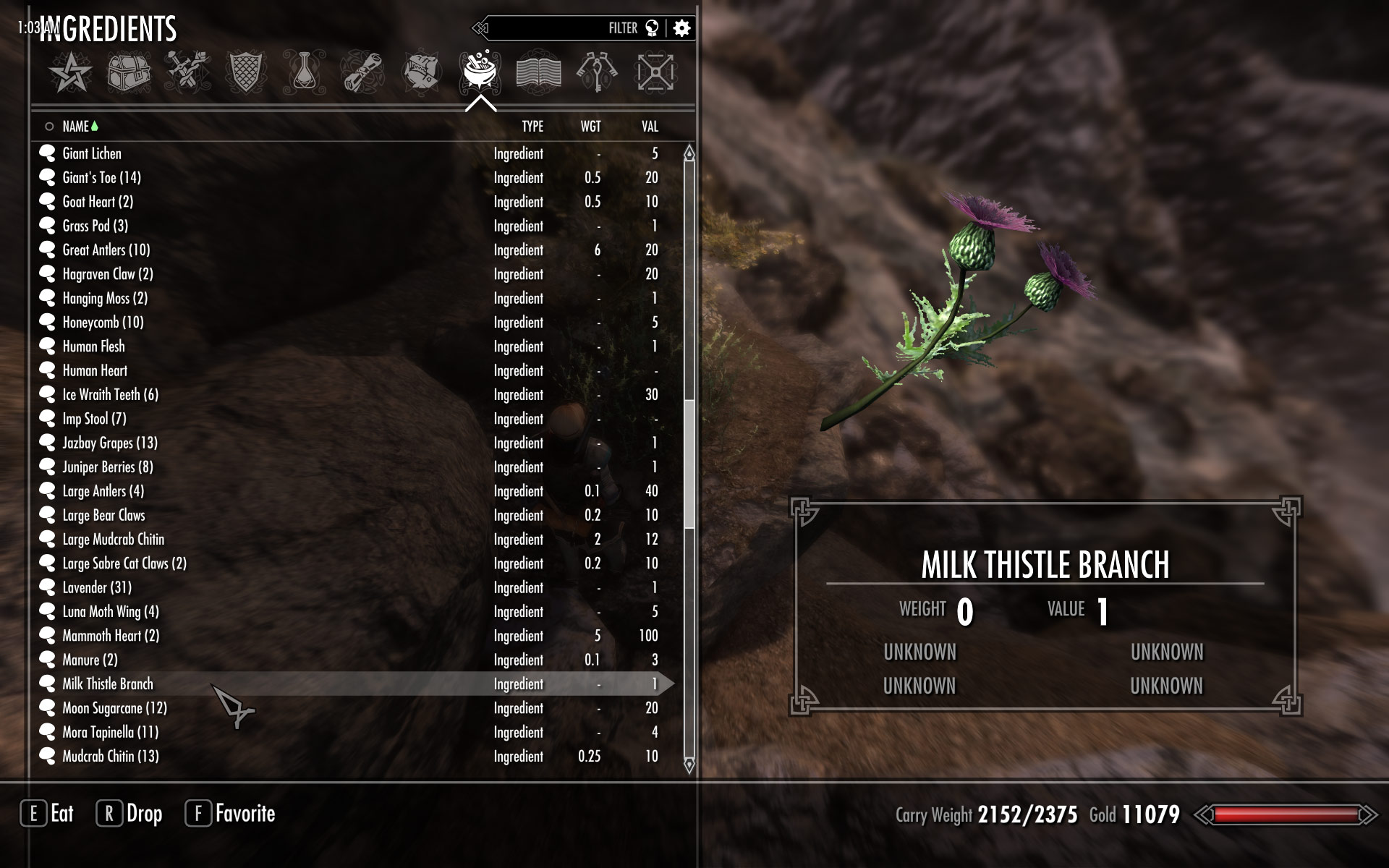The height and width of the screenshot is (868, 1389).
Task: Show all items via the chest icon
Action: [129, 73]
